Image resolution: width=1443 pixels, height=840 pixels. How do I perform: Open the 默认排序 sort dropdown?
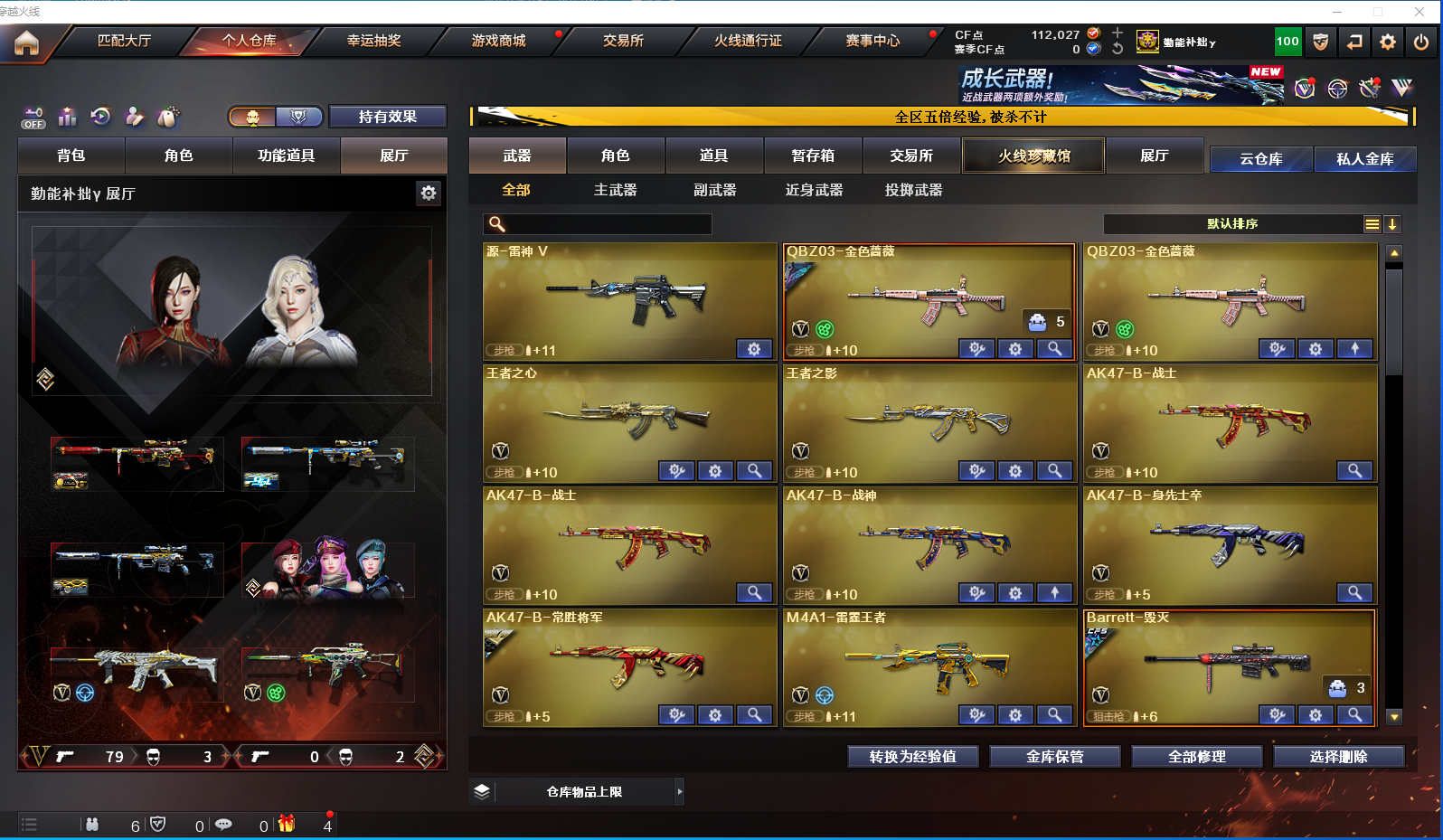pyautogui.click(x=1232, y=224)
